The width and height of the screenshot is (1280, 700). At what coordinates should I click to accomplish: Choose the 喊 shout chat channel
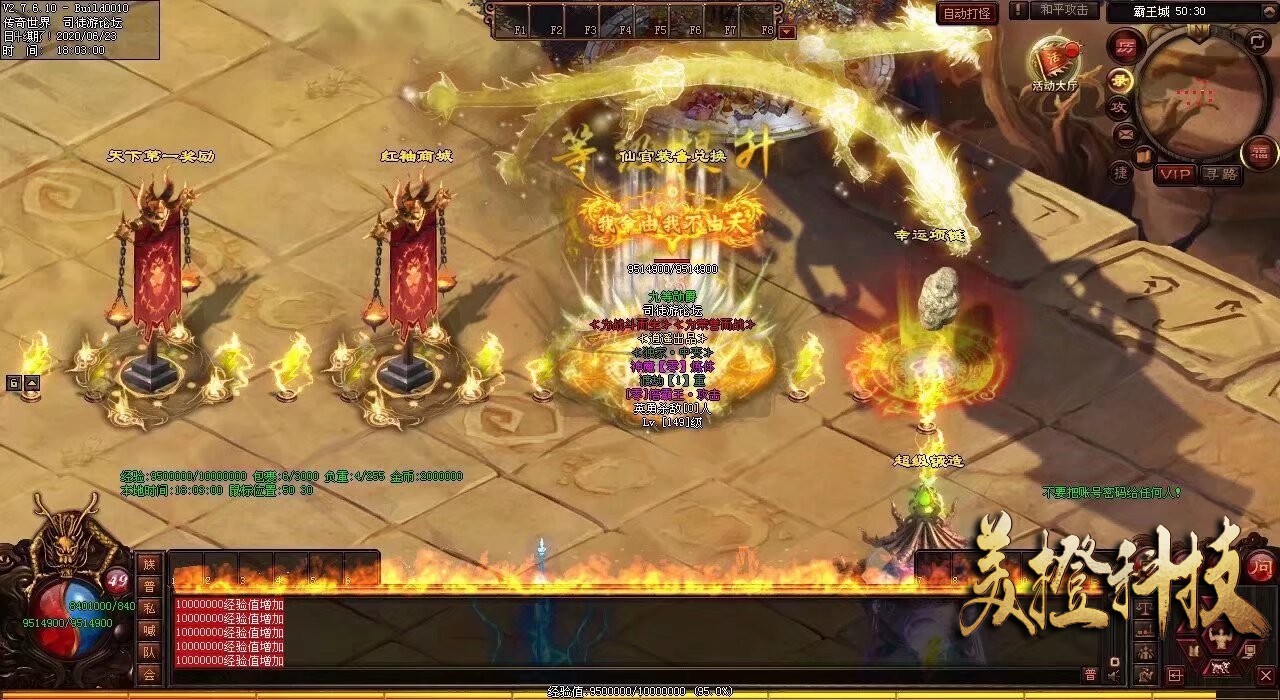point(149,630)
